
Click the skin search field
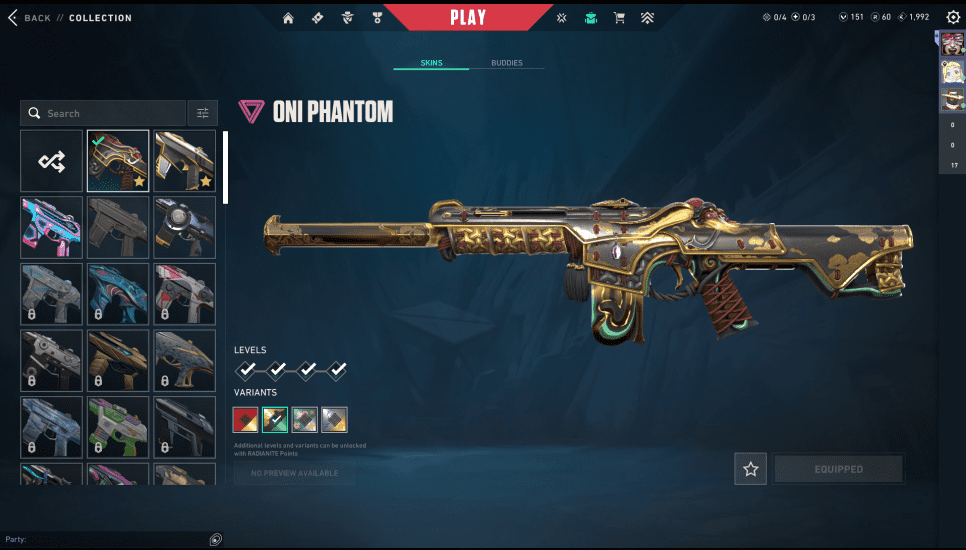coord(104,113)
